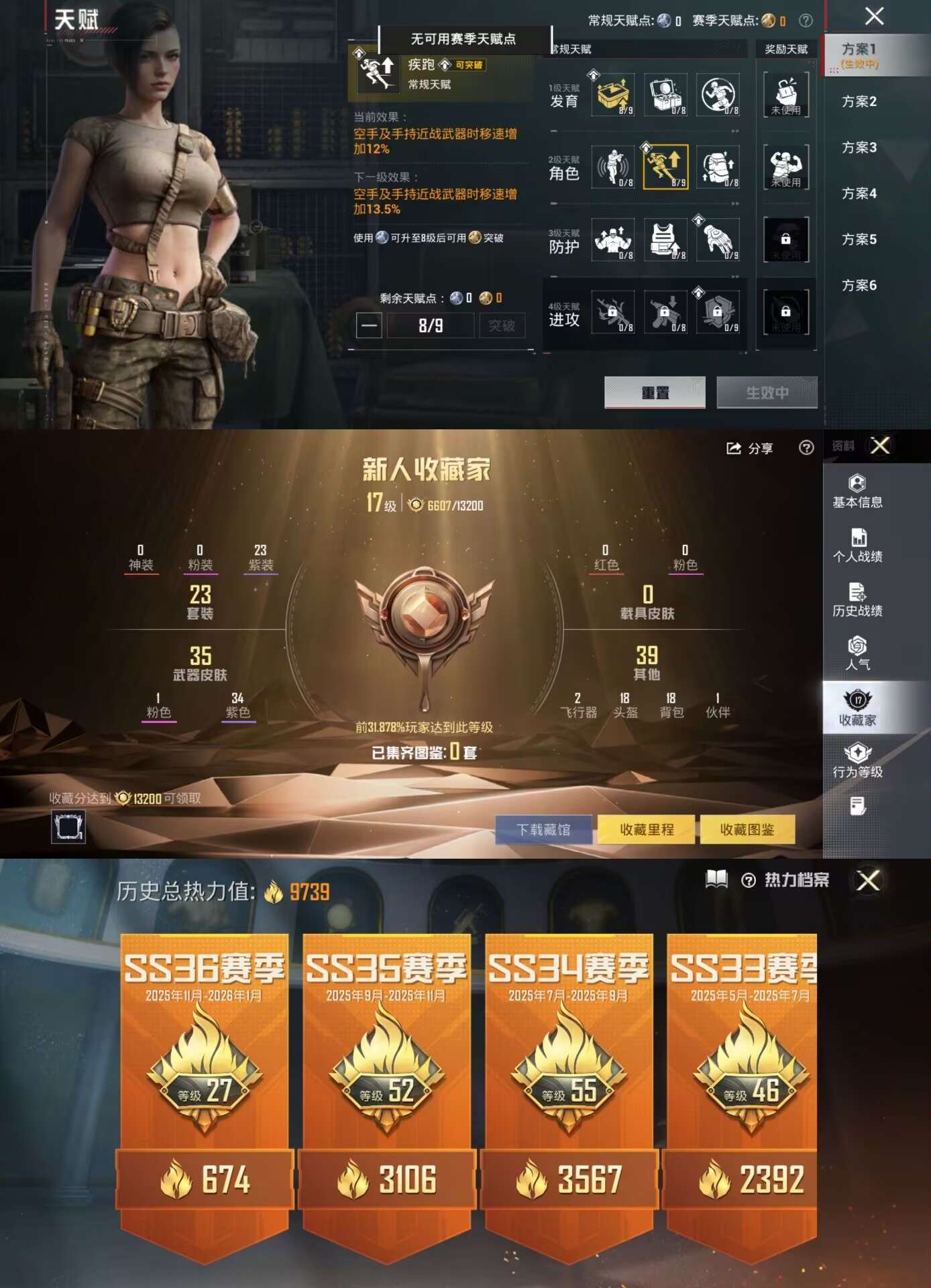Decrease talent points with the minus stepper
The width and height of the screenshot is (931, 1288).
coord(371,325)
